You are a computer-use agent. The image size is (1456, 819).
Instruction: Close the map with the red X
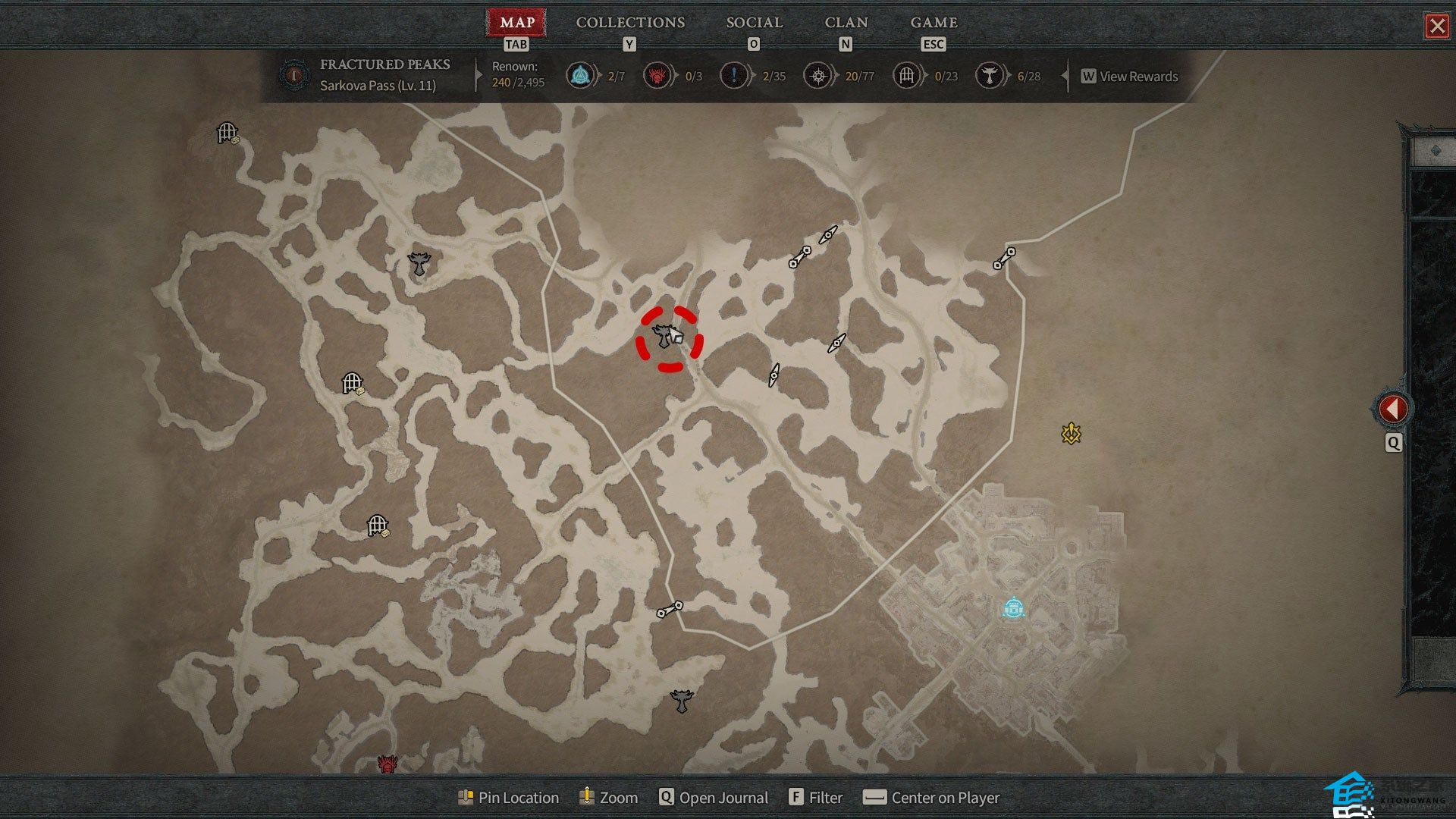click(x=1436, y=27)
